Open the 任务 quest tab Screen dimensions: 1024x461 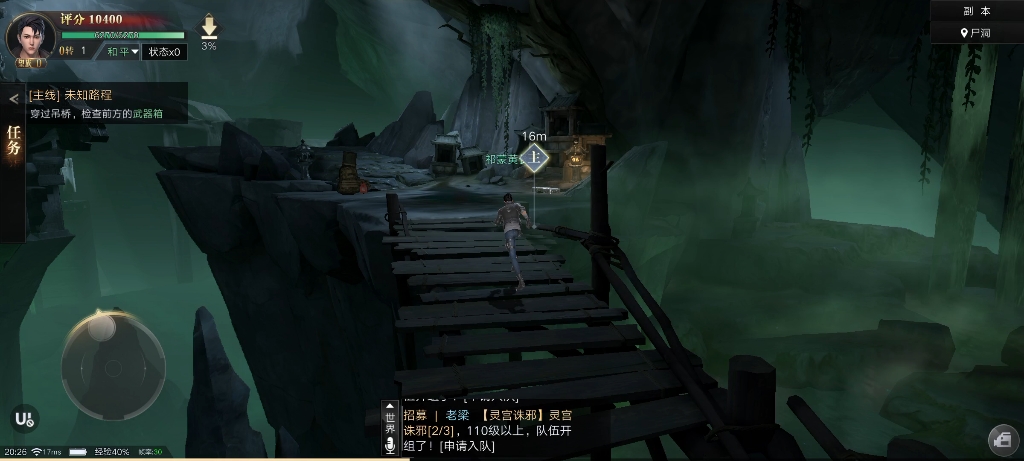click(x=13, y=140)
